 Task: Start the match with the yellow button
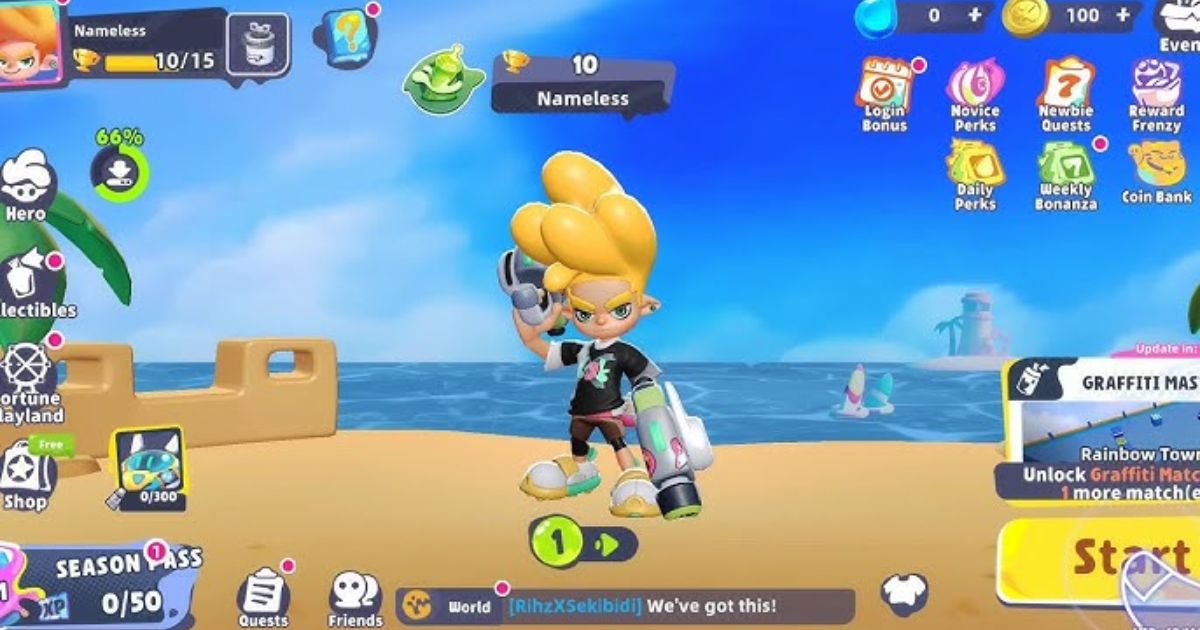click(1100, 560)
